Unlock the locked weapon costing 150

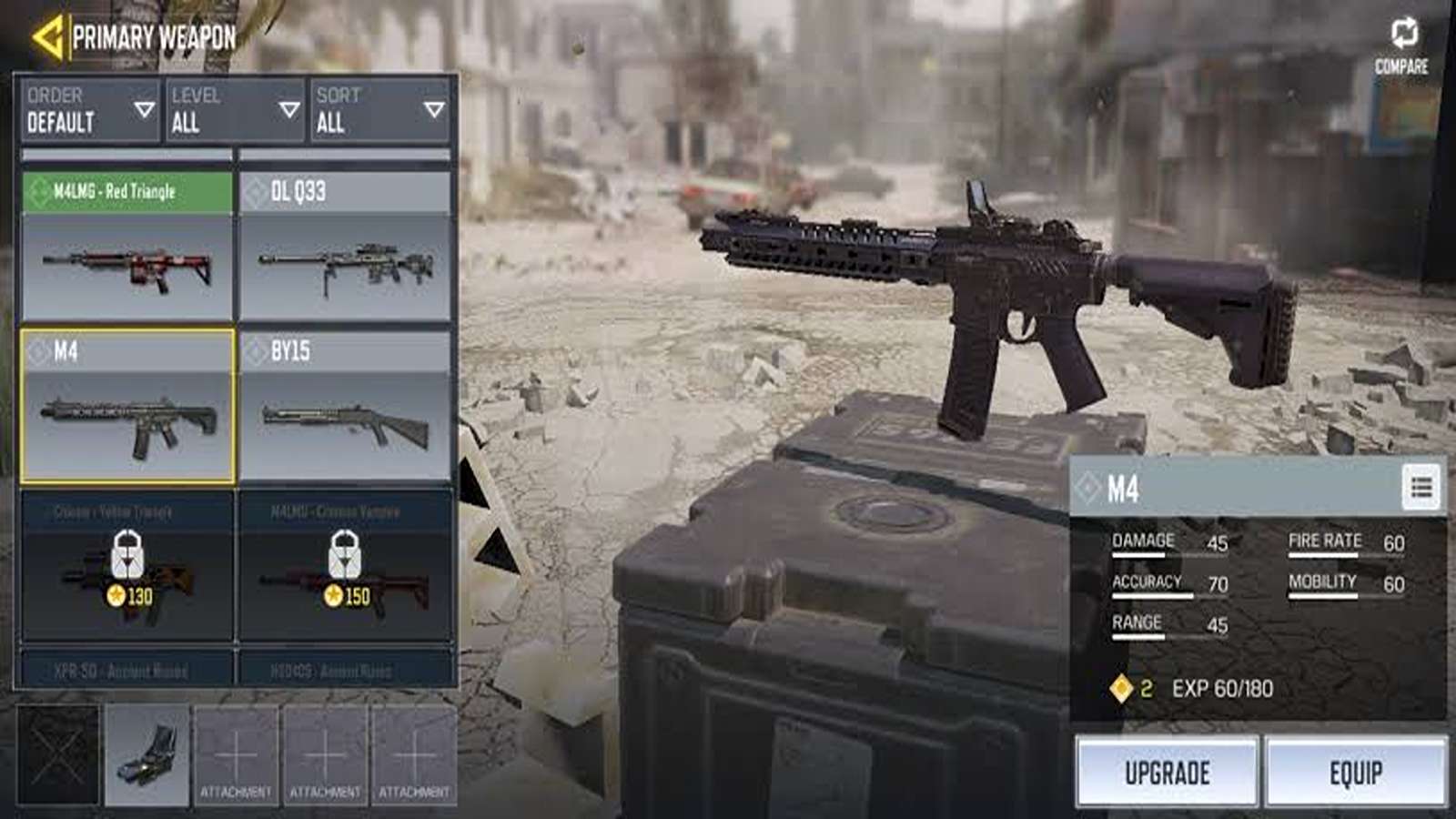(346, 566)
